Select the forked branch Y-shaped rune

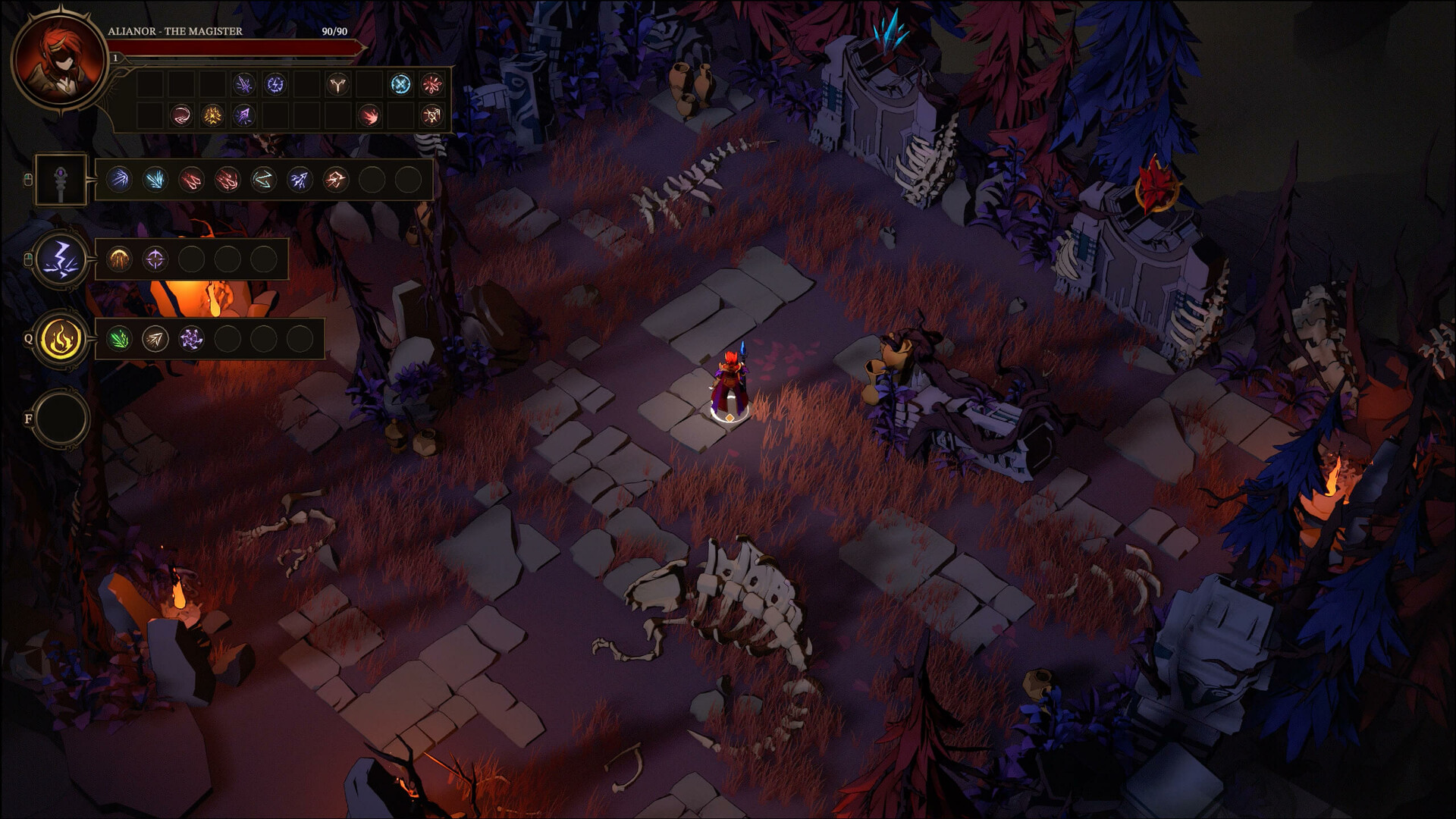[337, 84]
